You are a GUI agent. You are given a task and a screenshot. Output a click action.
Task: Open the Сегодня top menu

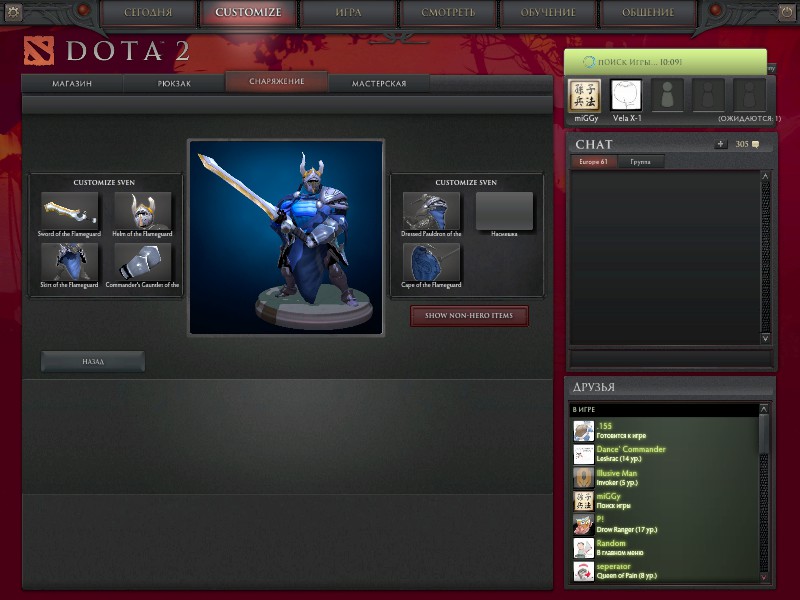[148, 13]
